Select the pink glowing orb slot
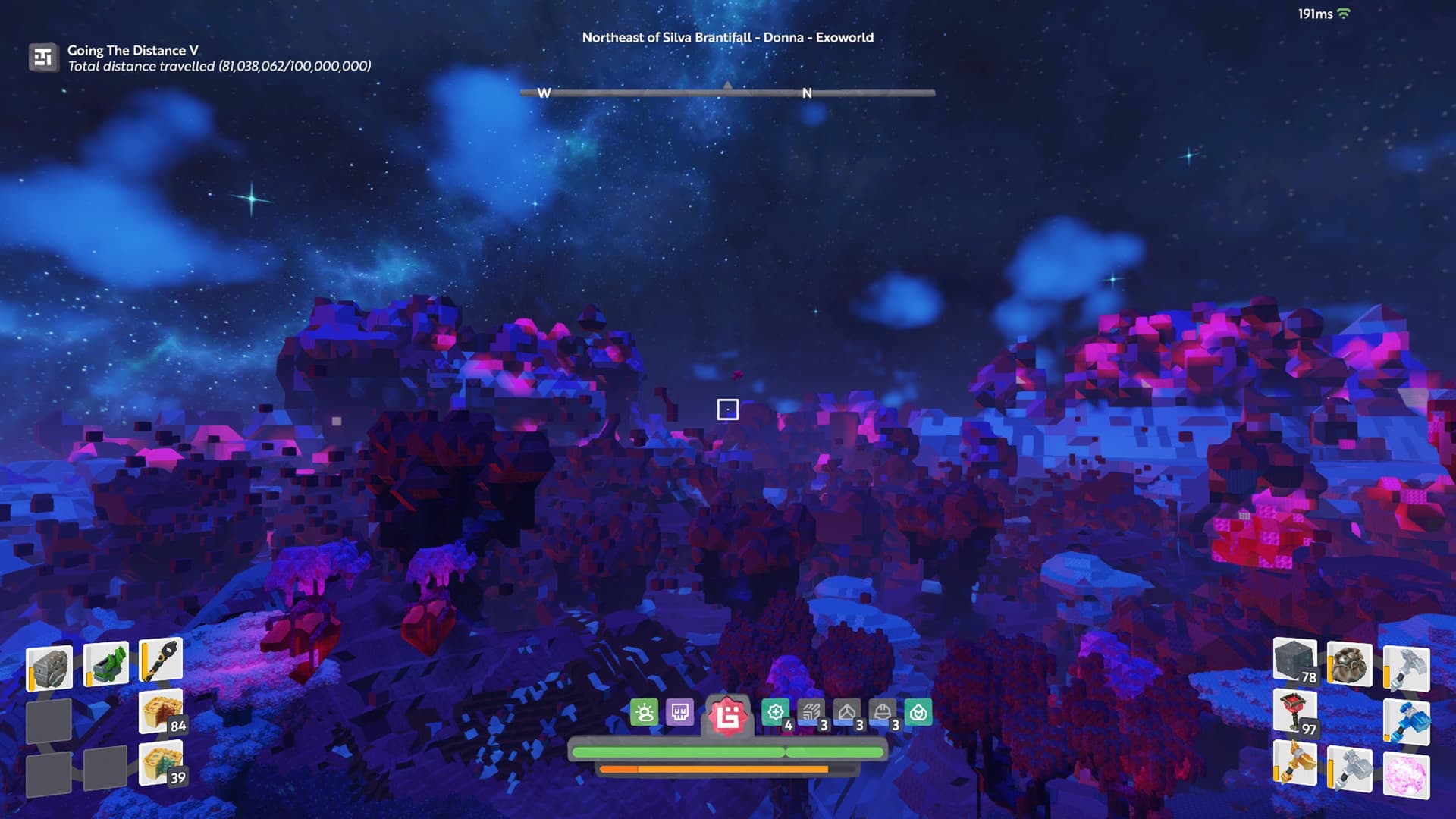1456x819 pixels. [x=1407, y=776]
